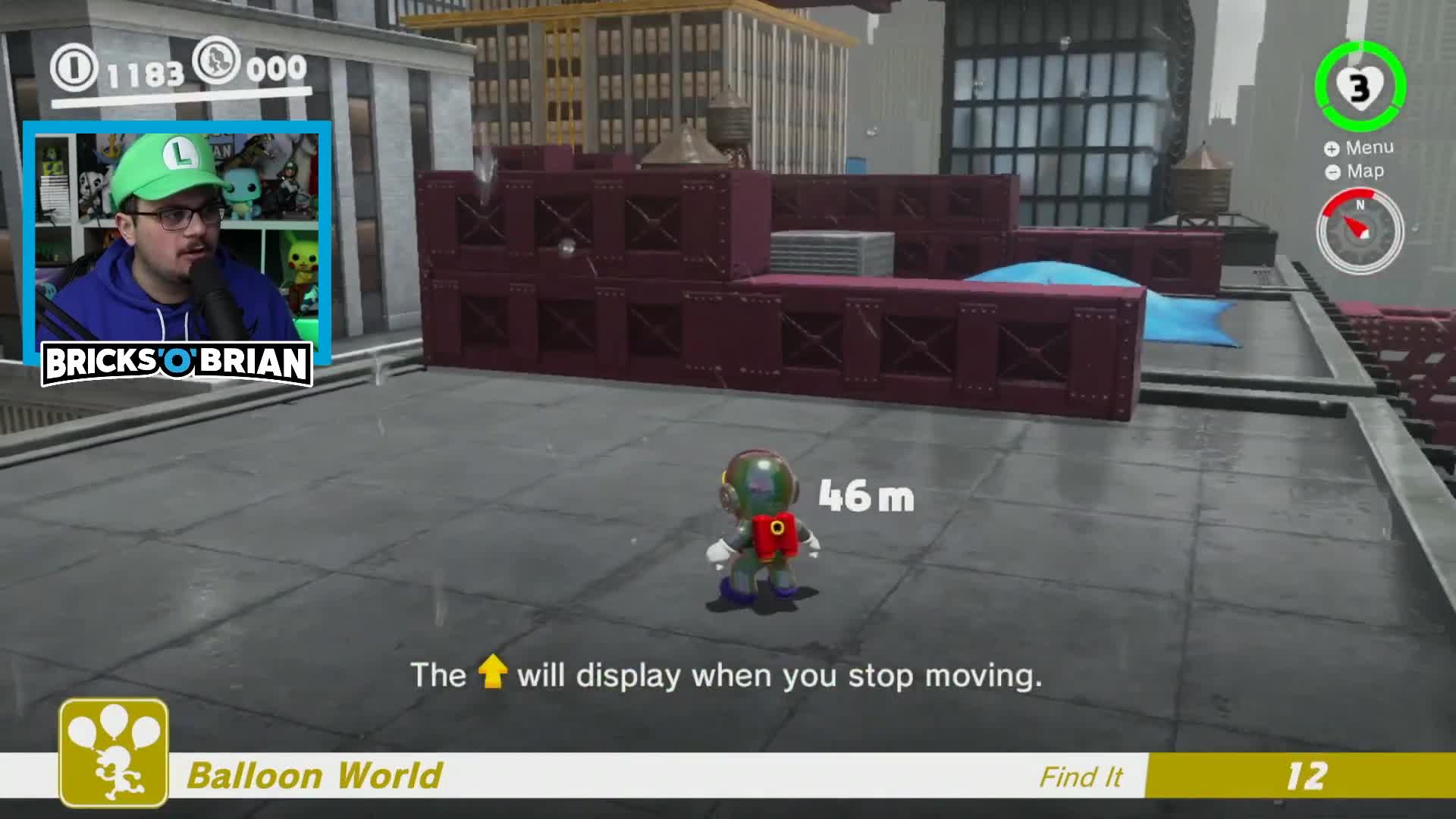Switch to the Find It mode tab
The width and height of the screenshot is (1456, 819).
tap(1080, 777)
